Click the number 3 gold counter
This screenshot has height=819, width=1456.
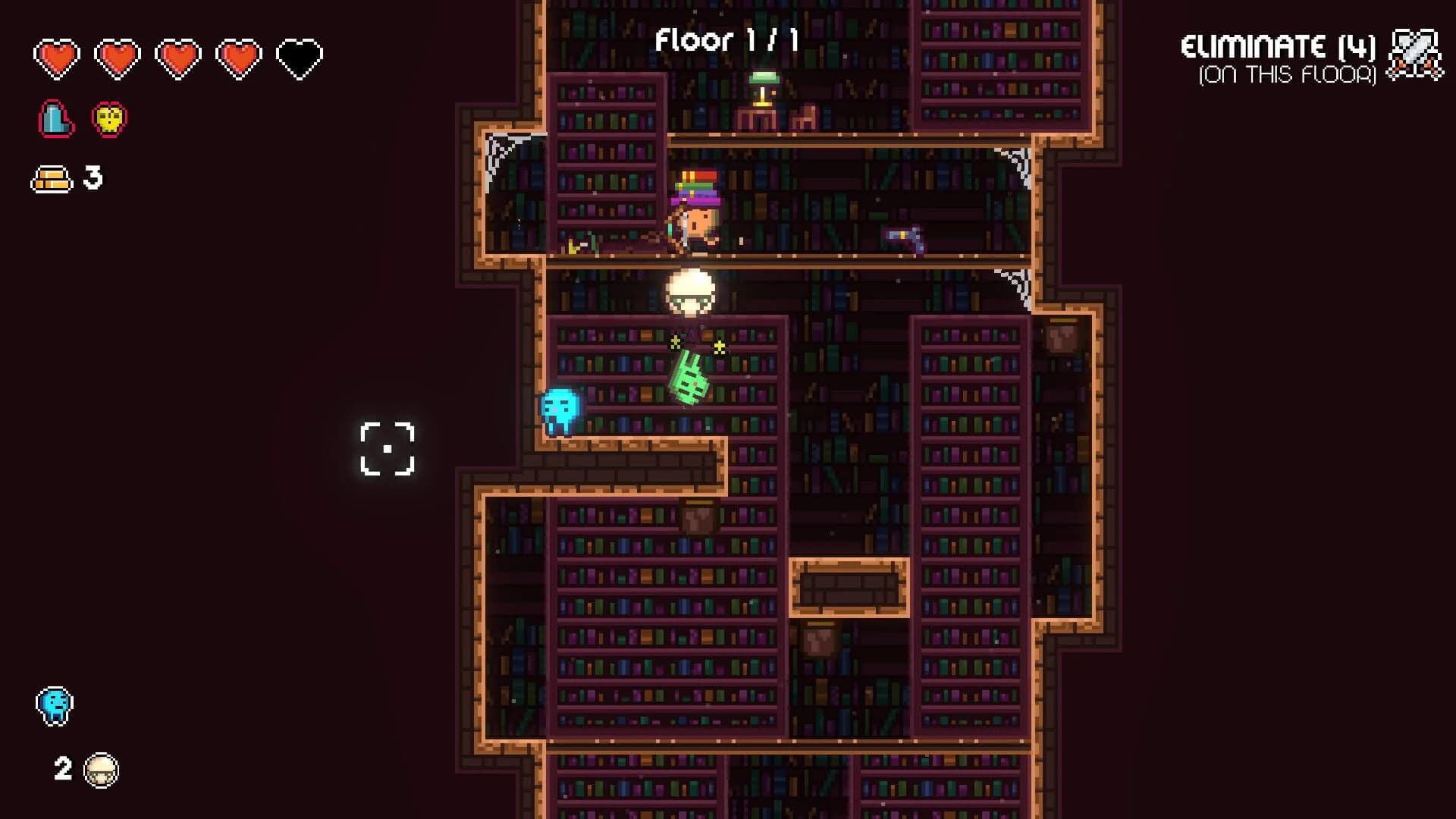[93, 179]
